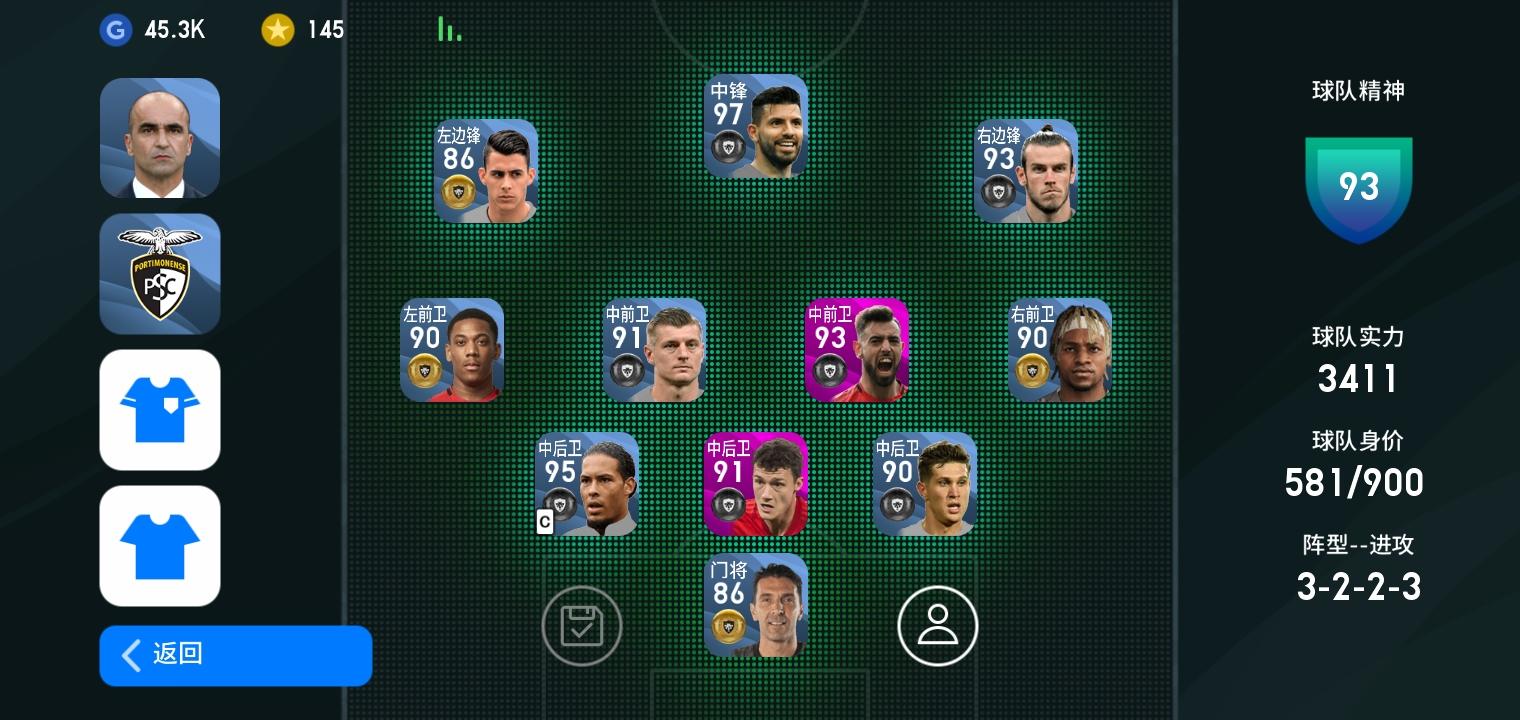The width and height of the screenshot is (1520, 720).
Task: Select the pink 93 attacking midfielder card
Action: (856, 350)
